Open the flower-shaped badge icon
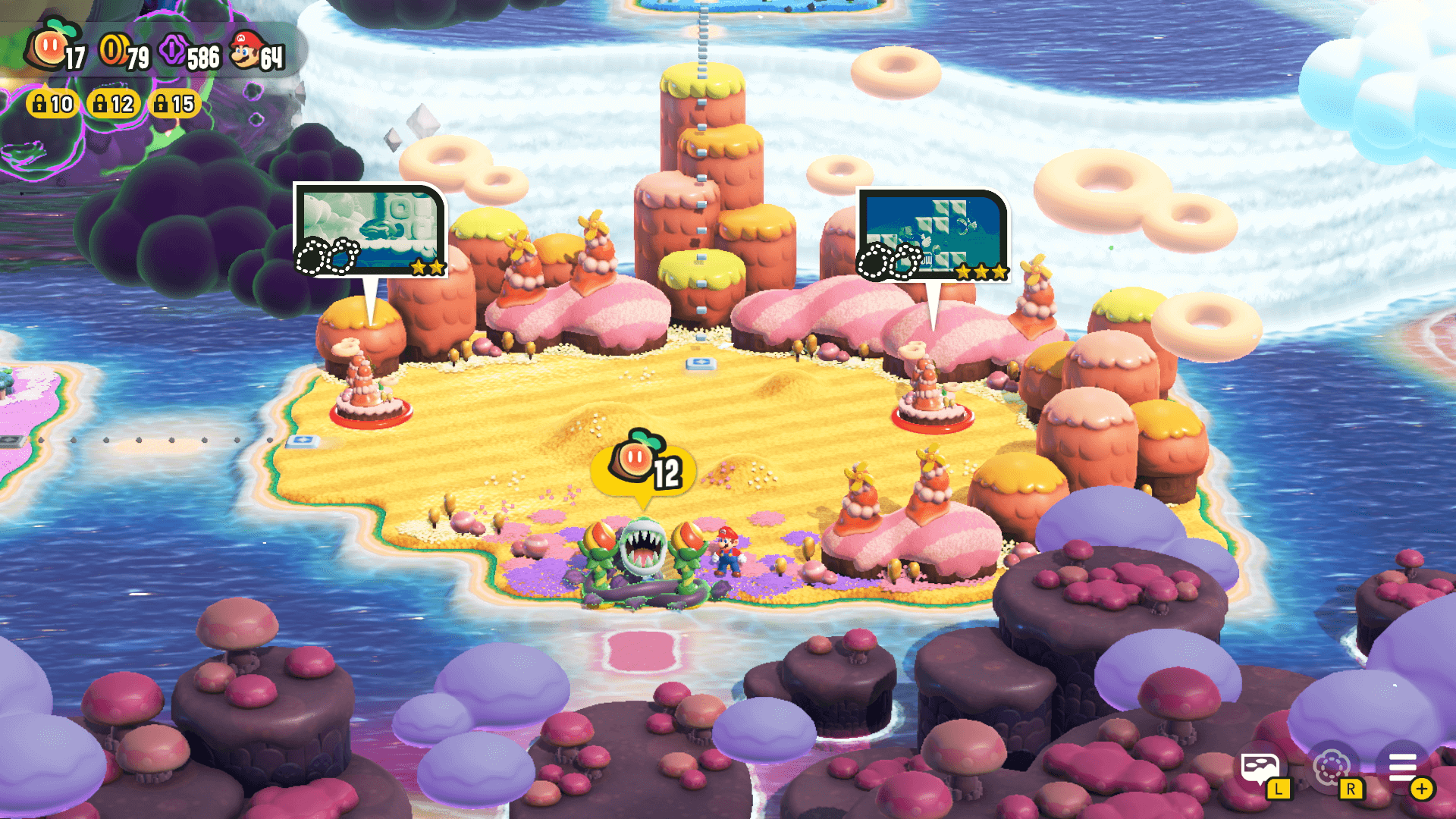 click(1331, 767)
